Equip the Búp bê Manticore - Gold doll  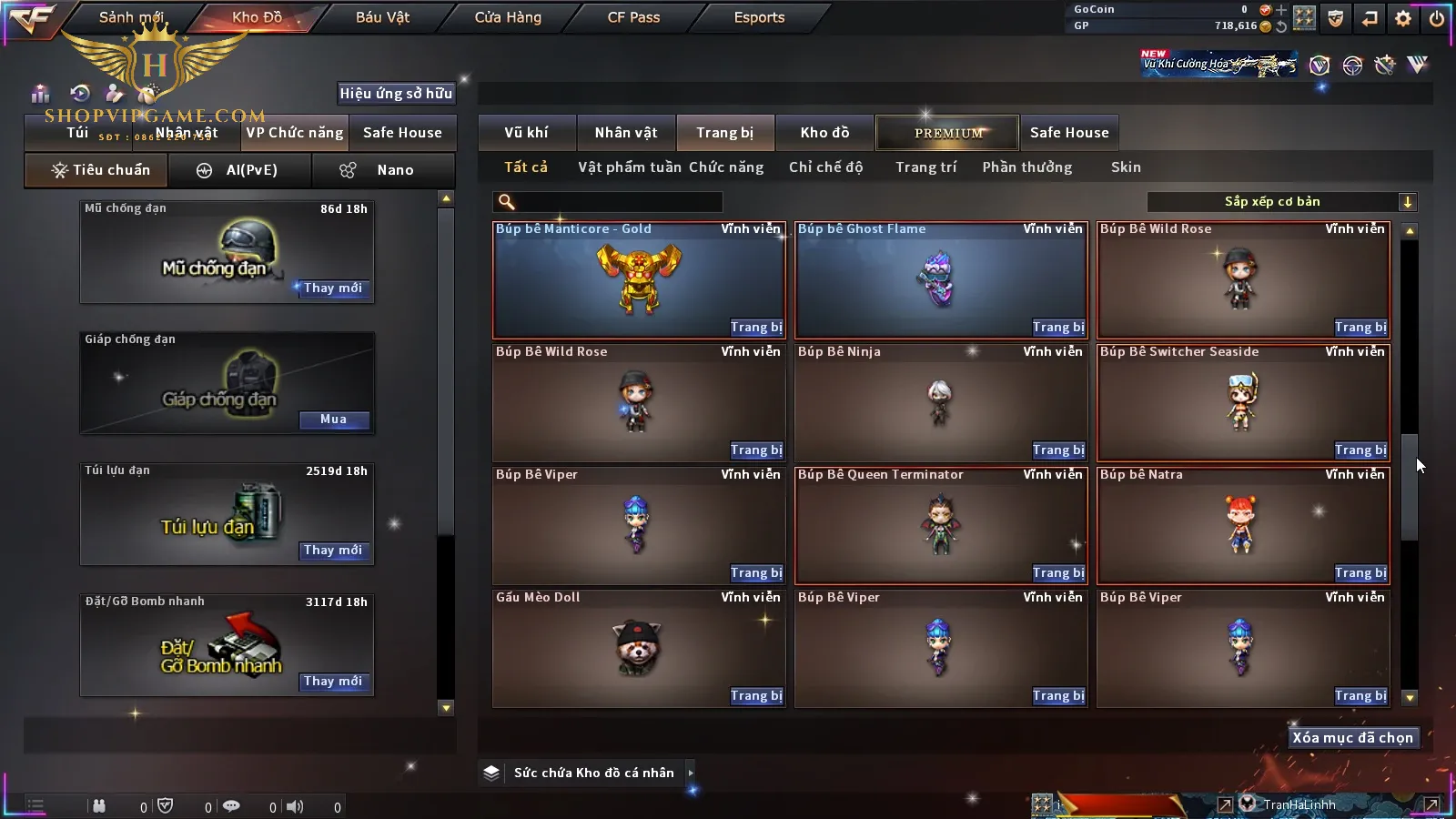pos(755,328)
